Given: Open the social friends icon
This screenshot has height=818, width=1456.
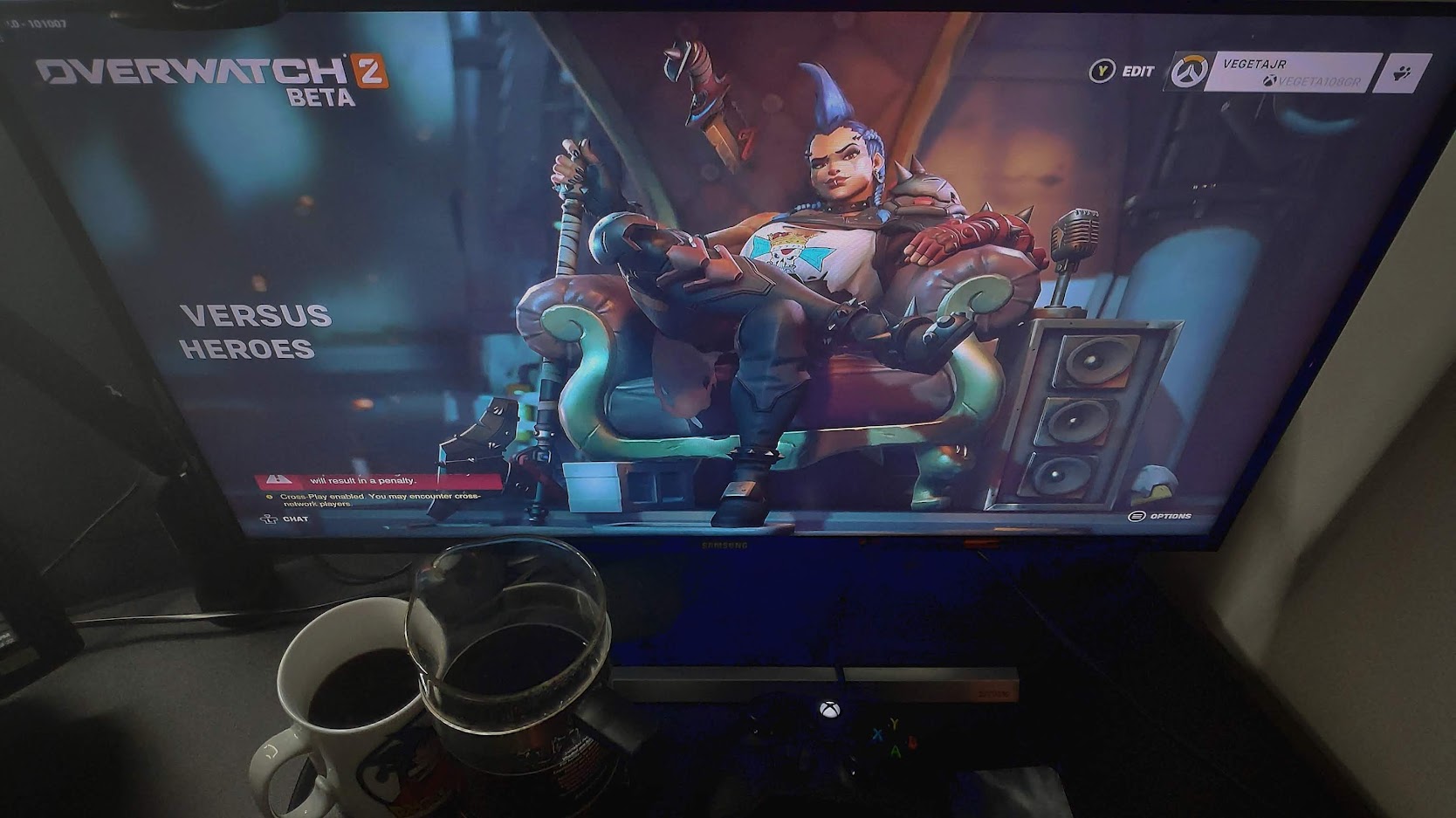Looking at the screenshot, I should [1404, 73].
